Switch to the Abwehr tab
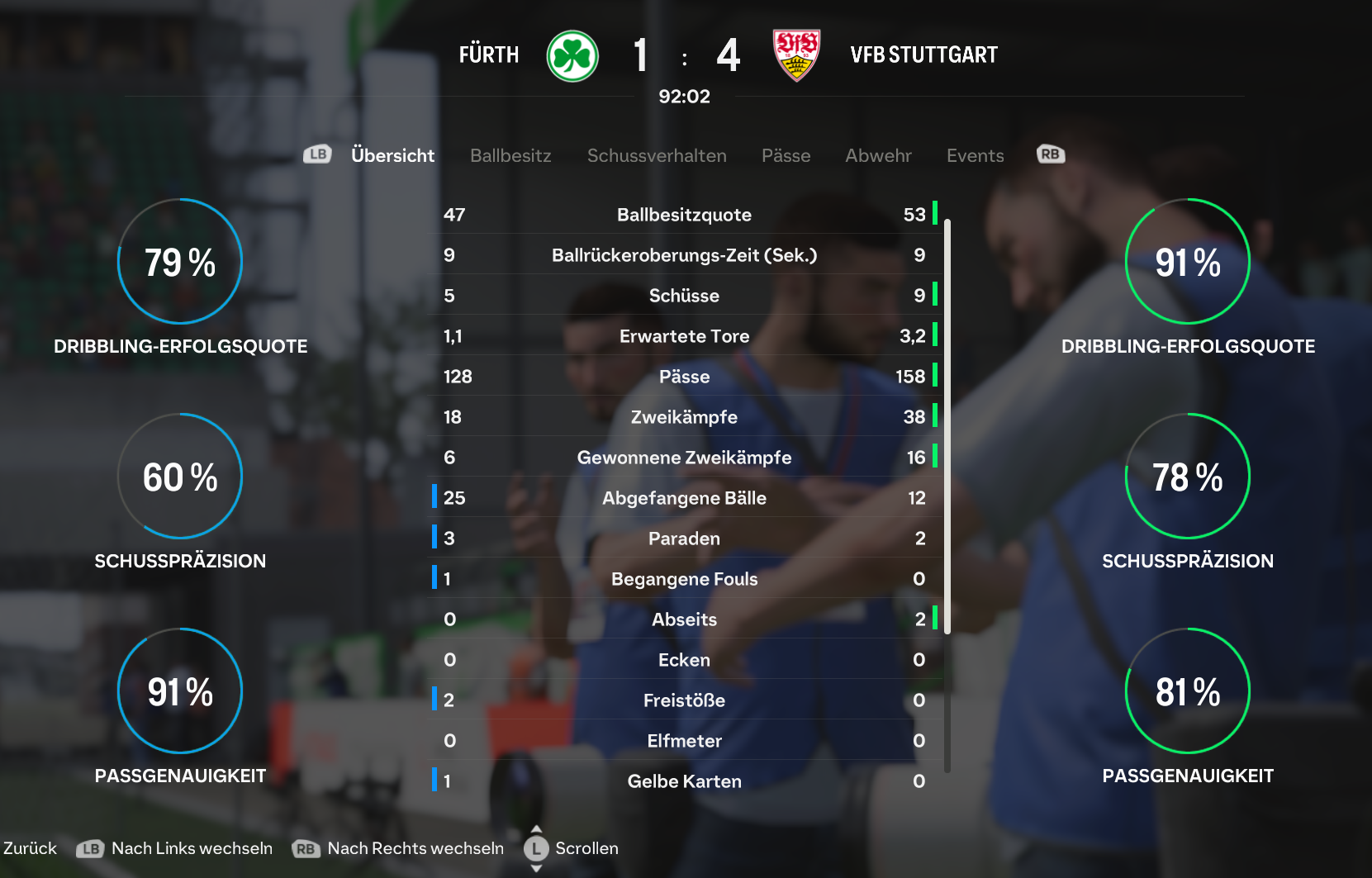 878,155
